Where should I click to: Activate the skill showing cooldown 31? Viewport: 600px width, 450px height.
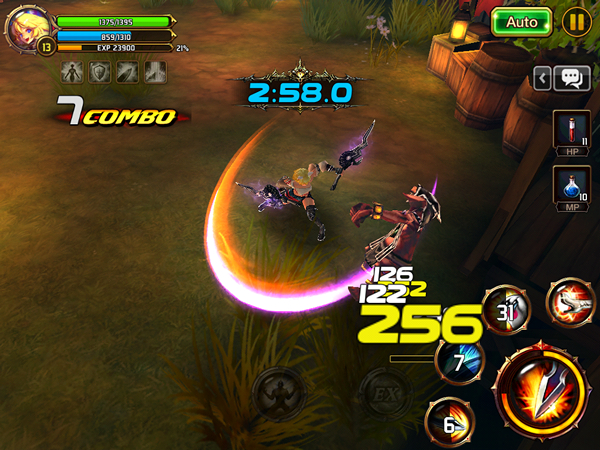[x=505, y=310]
